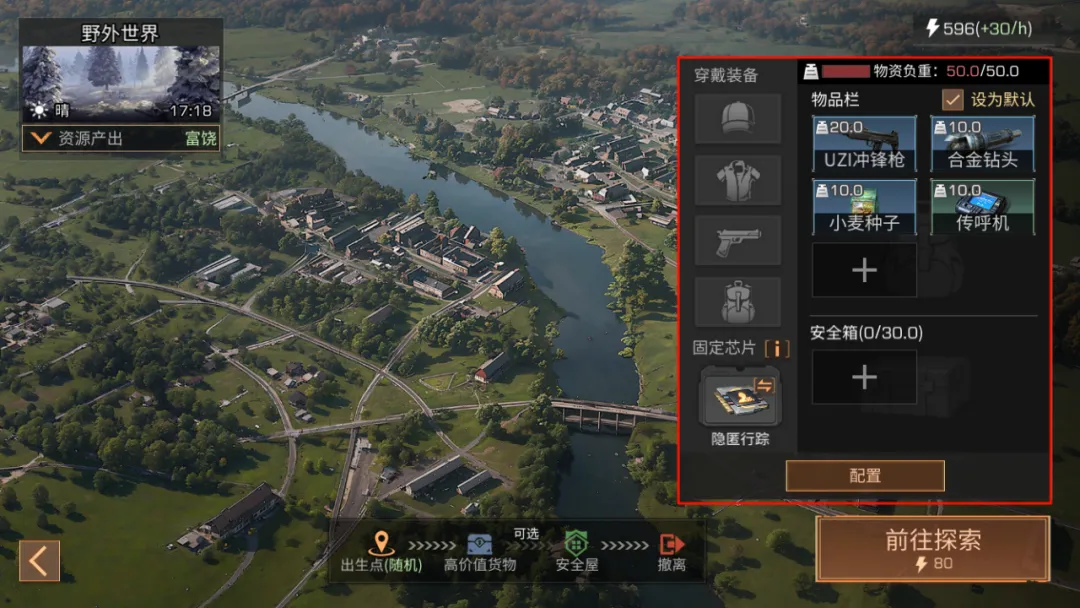Open the helmet equipment slot

pyautogui.click(x=738, y=119)
